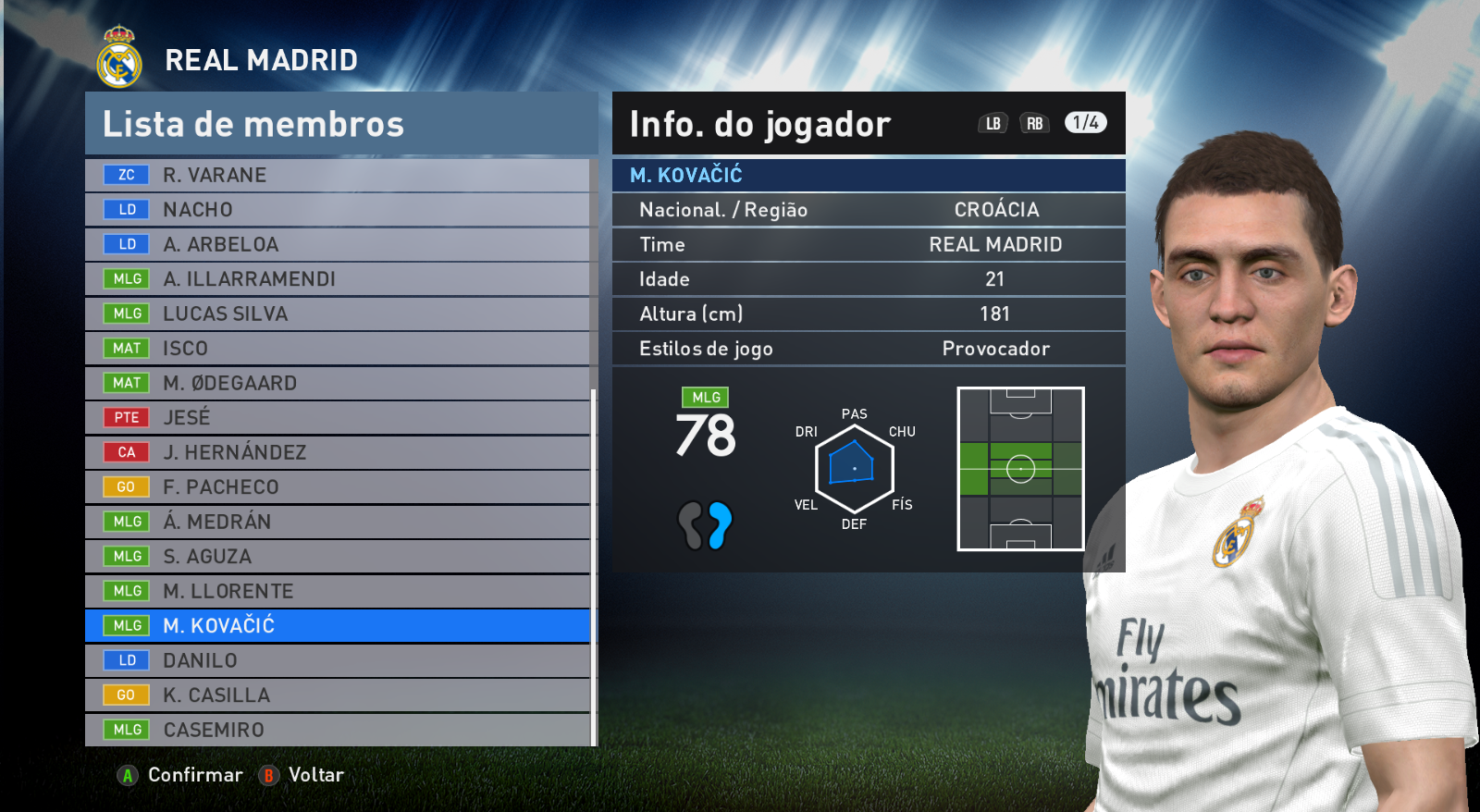Select J. Hernández's row
The height and width of the screenshot is (812, 1480).
(338, 452)
